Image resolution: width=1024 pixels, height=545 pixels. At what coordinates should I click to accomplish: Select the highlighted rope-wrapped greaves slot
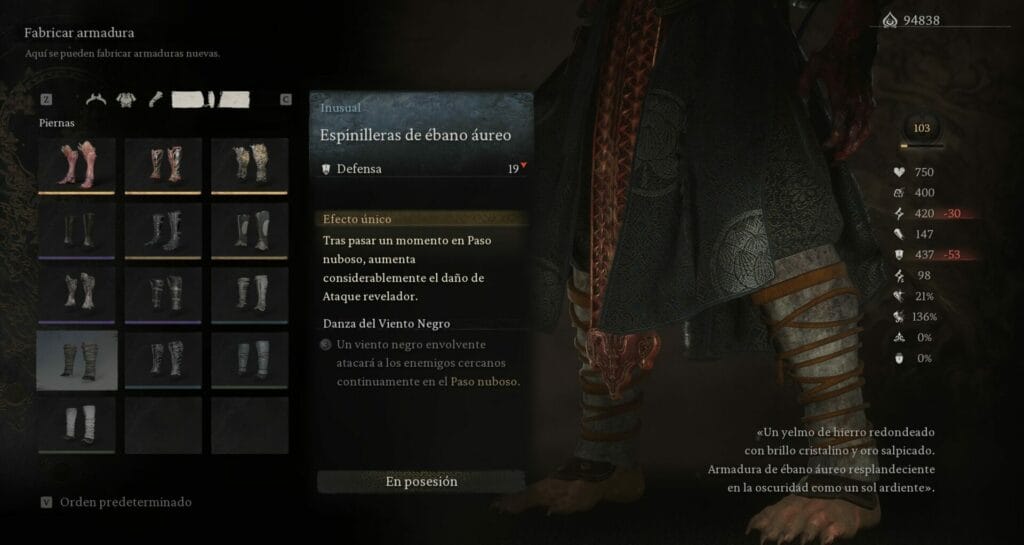[77, 360]
